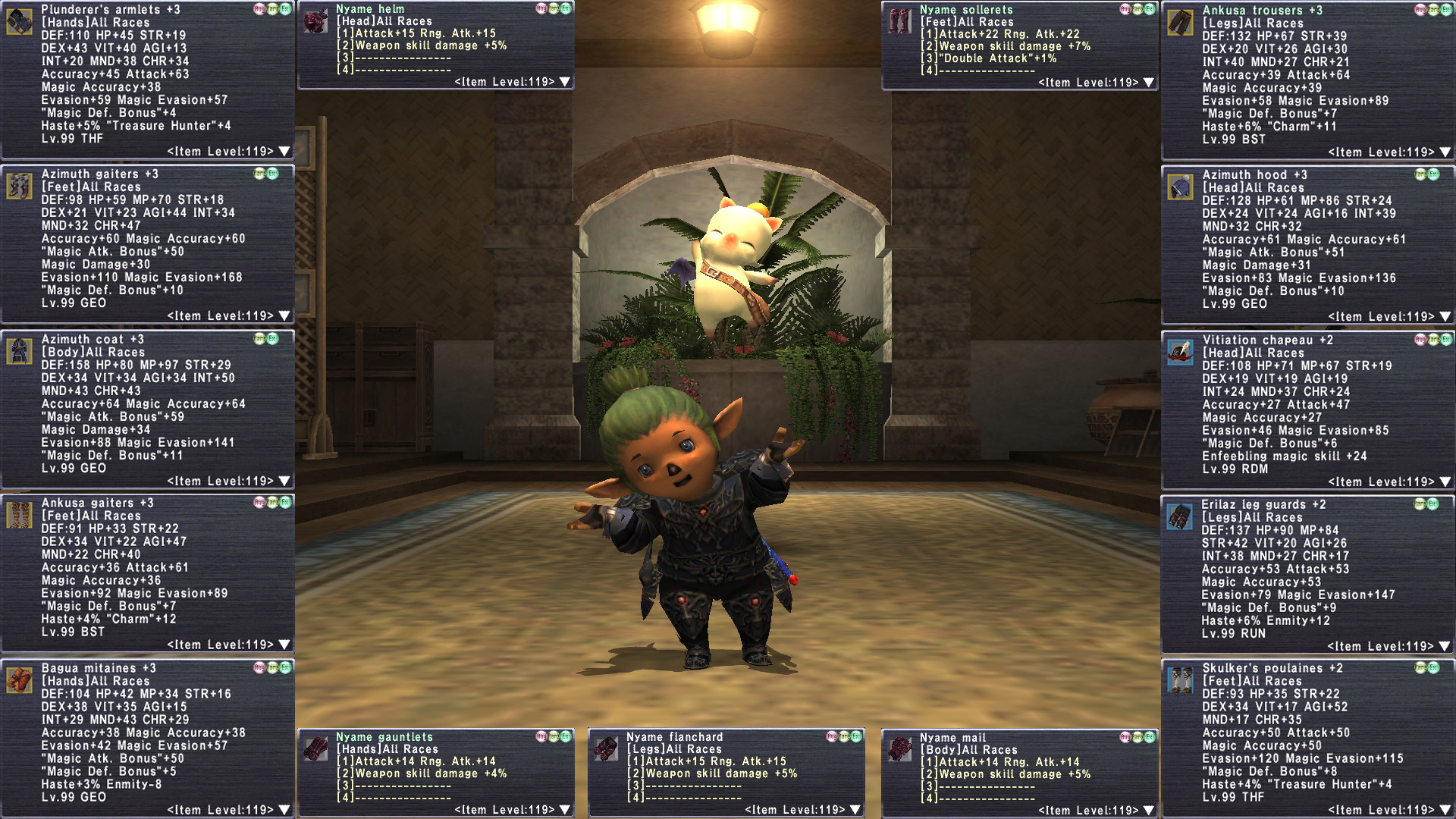Choose the Ankusa gaiters +3 item icon
The height and width of the screenshot is (819, 1456).
click(x=19, y=515)
